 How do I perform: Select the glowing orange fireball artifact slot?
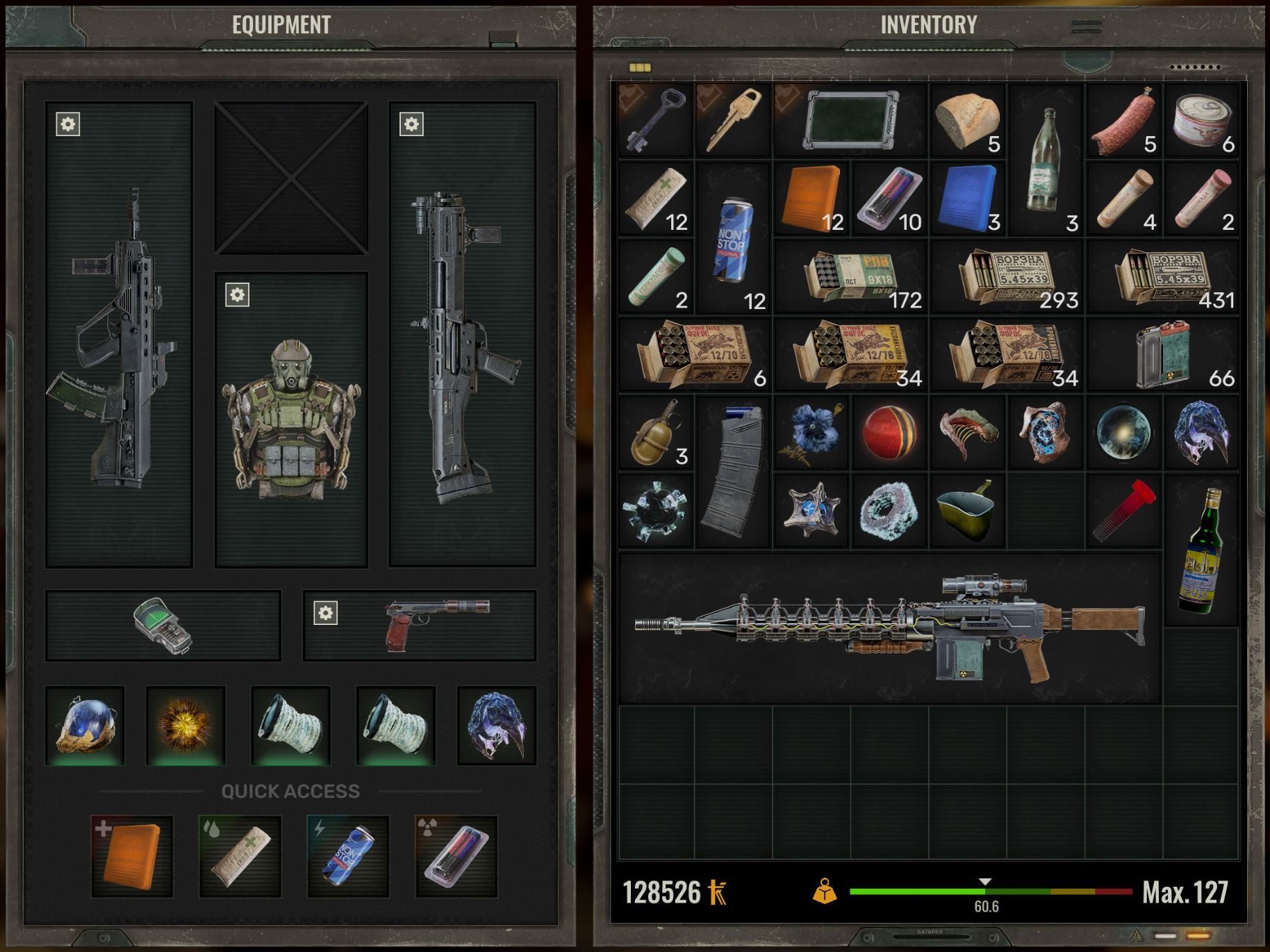click(x=185, y=726)
